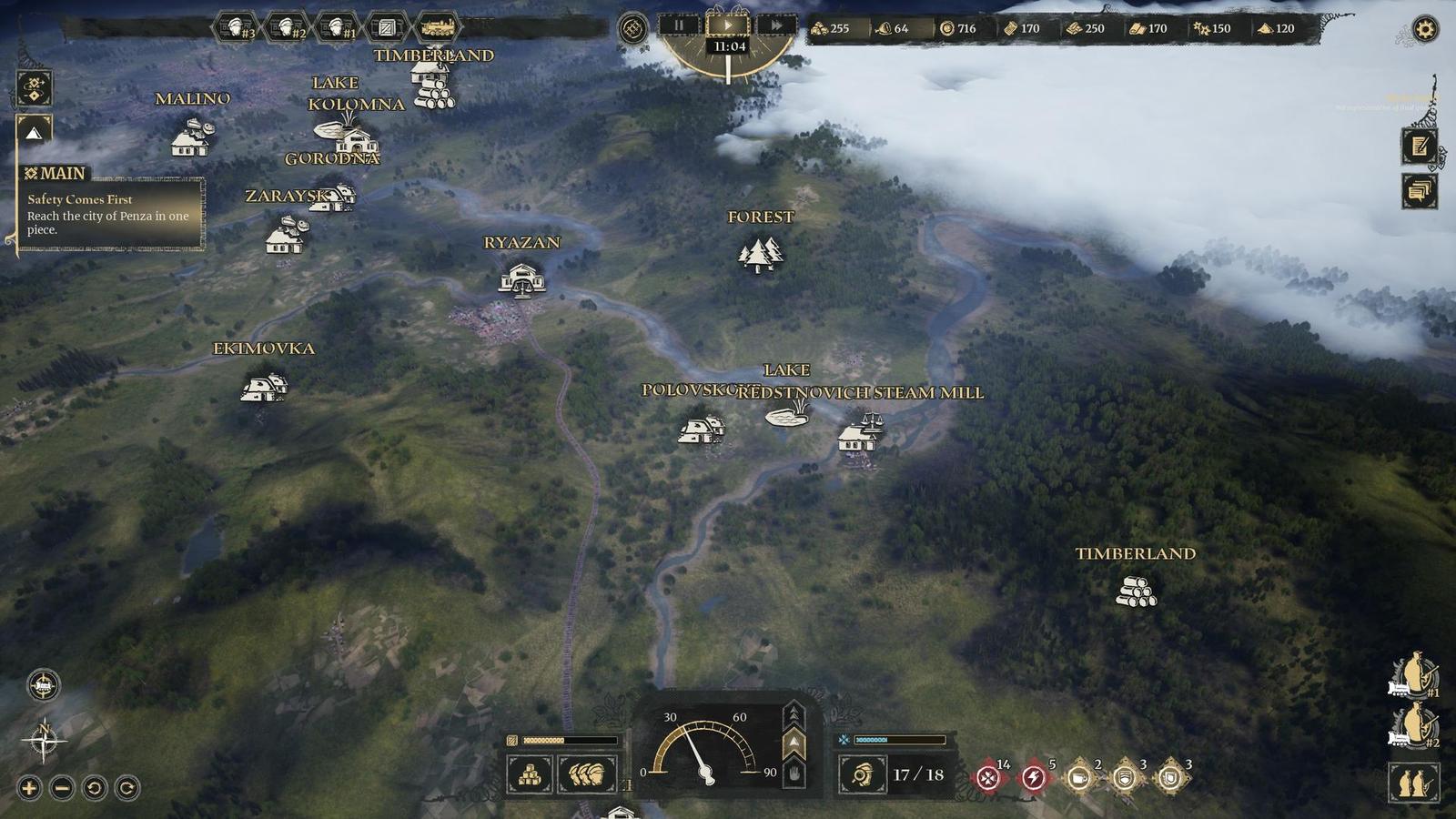Pause the game time
Screen dimensions: 1456x819
679,26
